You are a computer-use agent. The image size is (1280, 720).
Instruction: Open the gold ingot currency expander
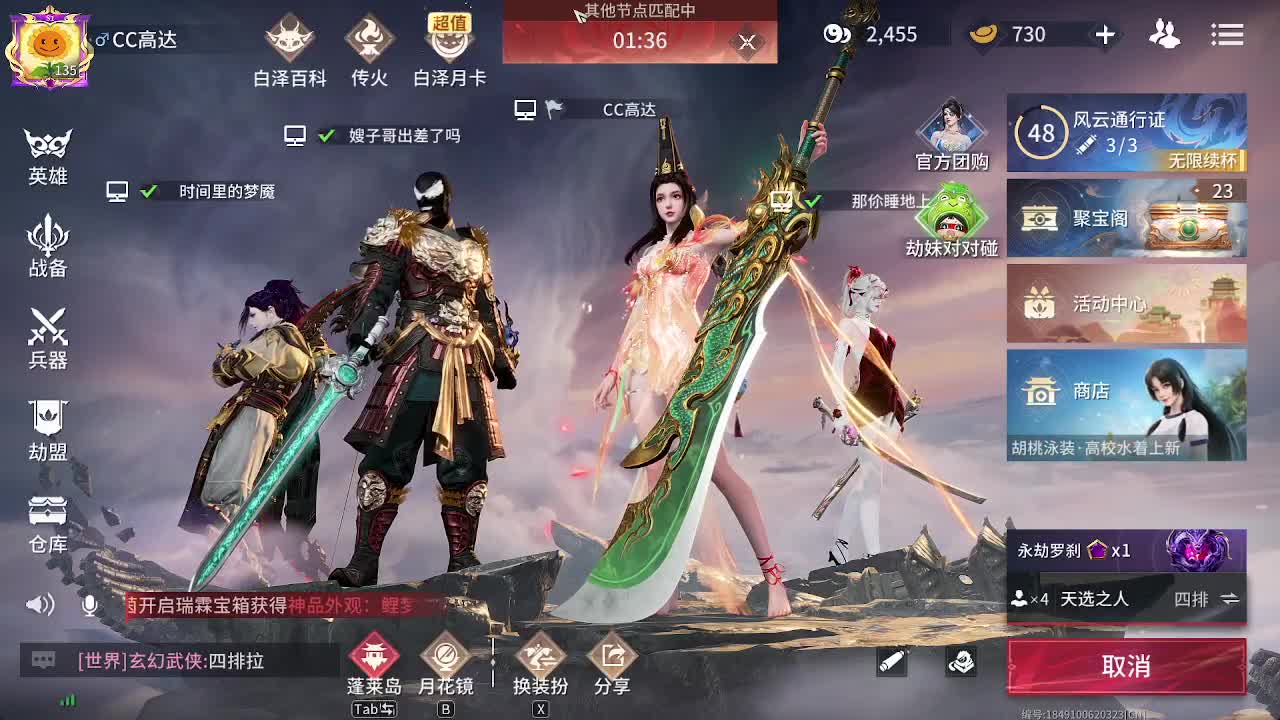(1105, 35)
